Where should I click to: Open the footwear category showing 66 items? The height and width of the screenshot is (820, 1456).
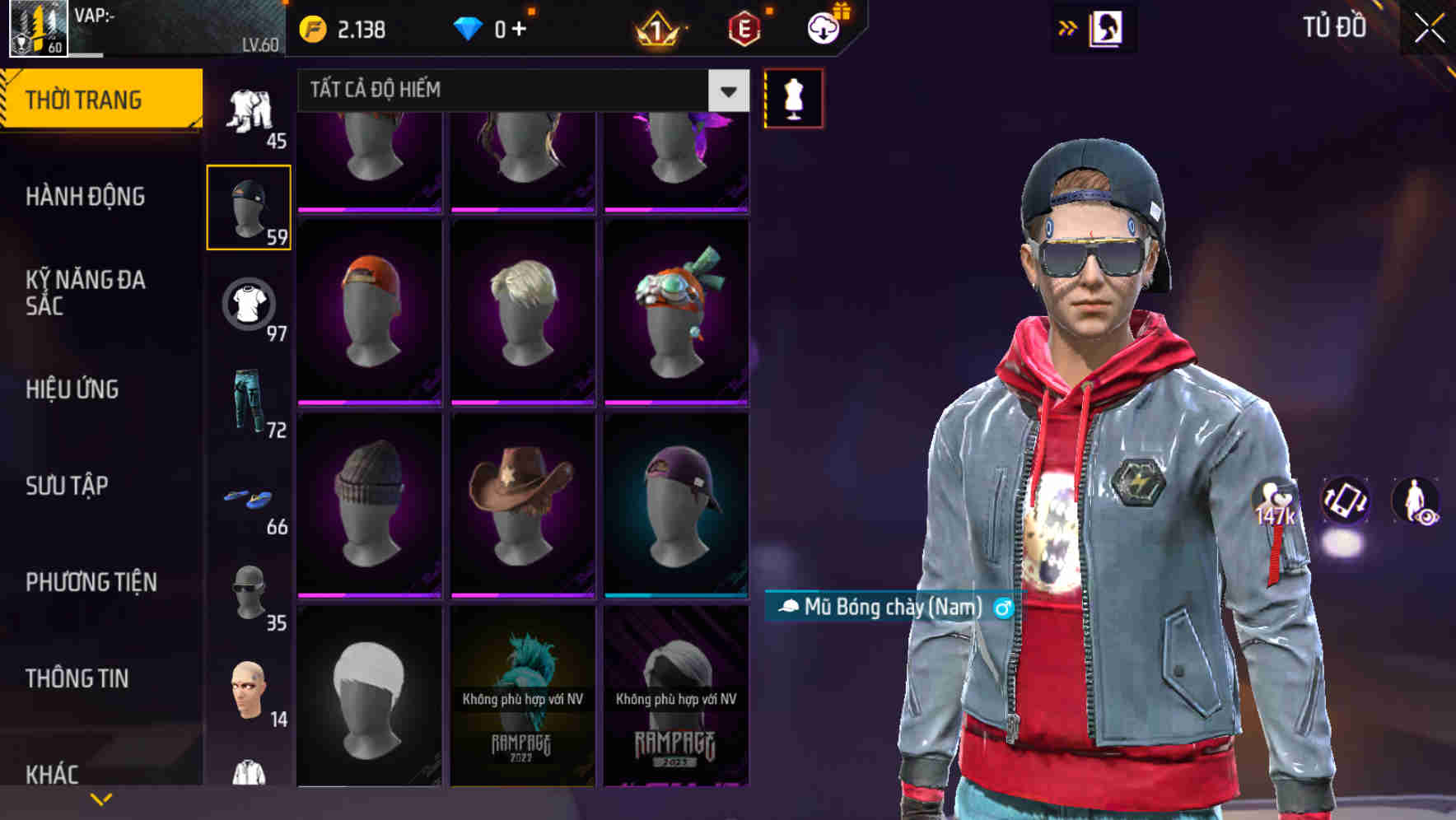click(247, 498)
